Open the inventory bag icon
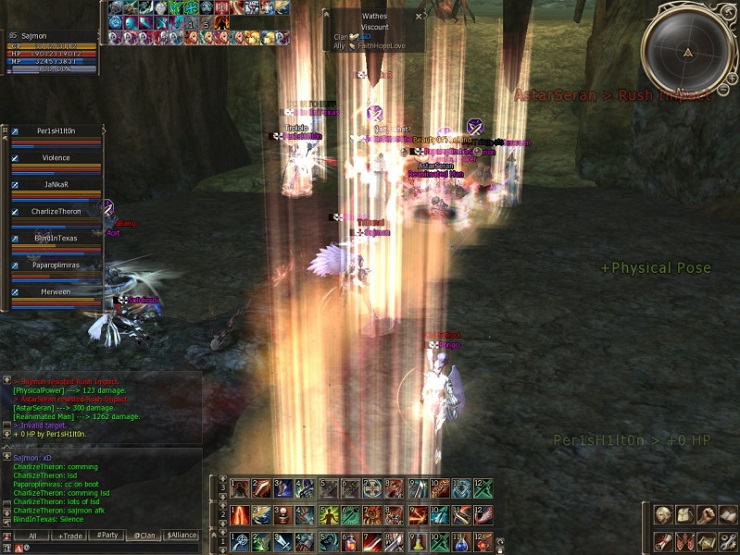This screenshot has height=555, width=740. pyautogui.click(x=684, y=515)
